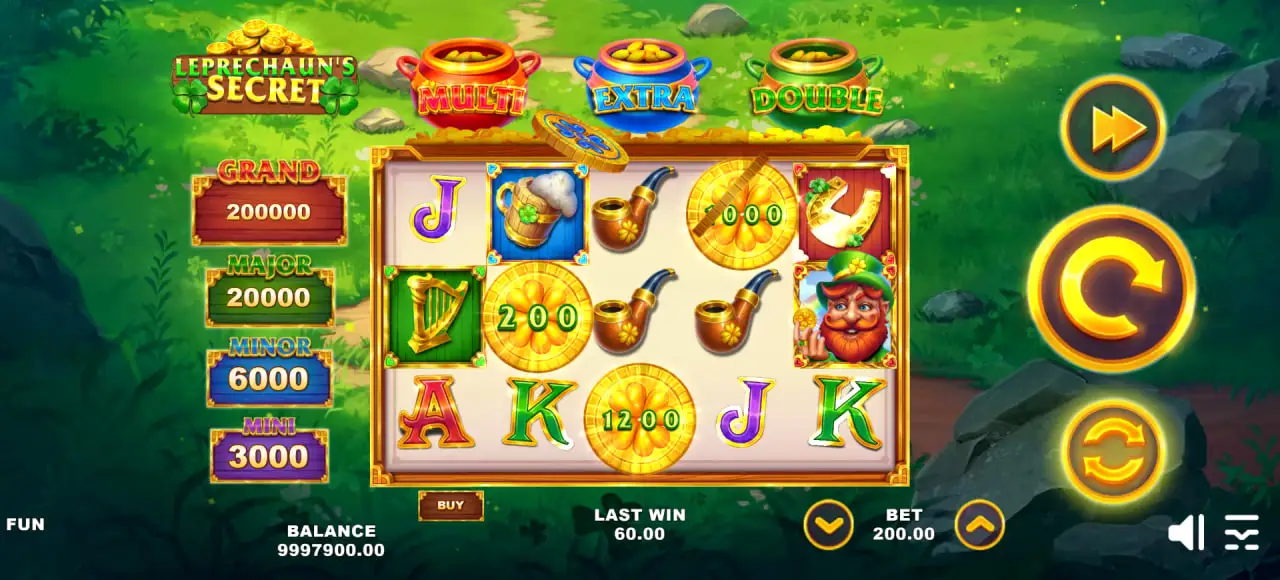
Task: Open the autoplay spin option
Action: tap(1112, 452)
